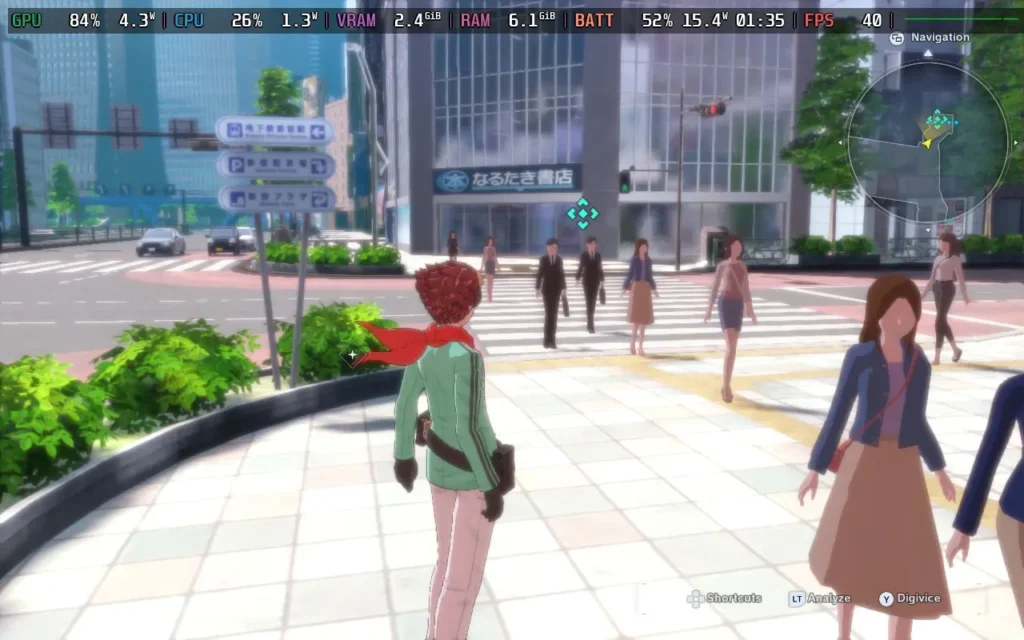
Task: Click the circular minimap
Action: click(927, 141)
